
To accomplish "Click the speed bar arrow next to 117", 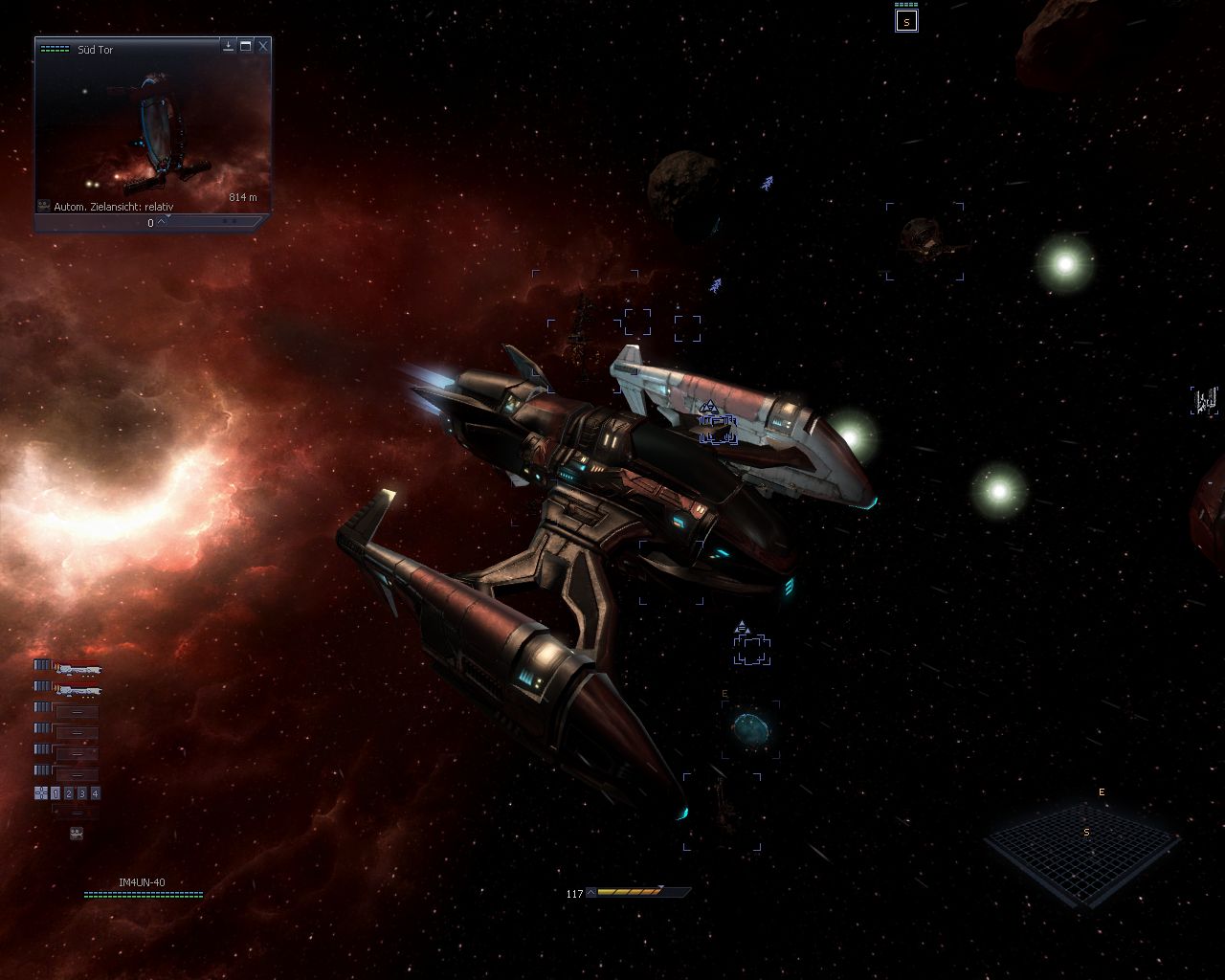I will click(591, 893).
